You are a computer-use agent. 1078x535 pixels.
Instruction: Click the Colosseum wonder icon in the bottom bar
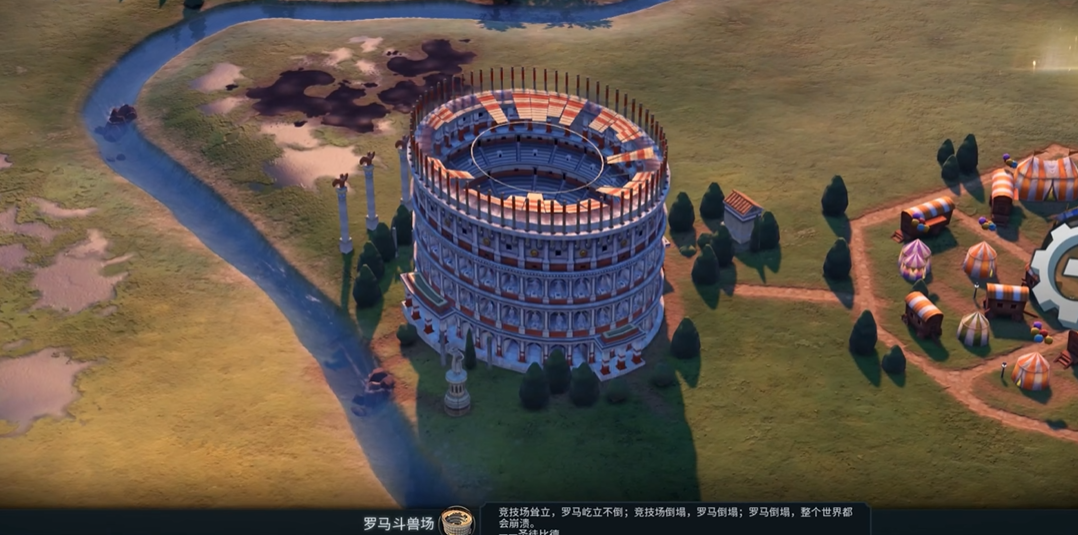click(x=457, y=521)
